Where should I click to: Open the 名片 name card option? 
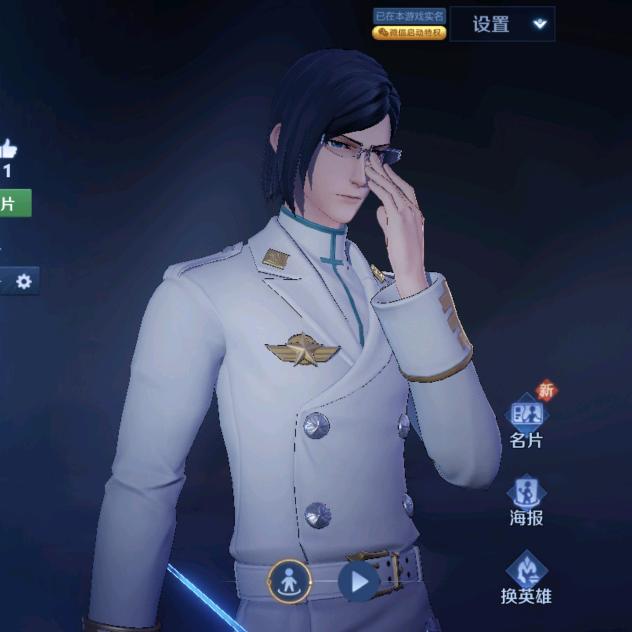[526, 421]
